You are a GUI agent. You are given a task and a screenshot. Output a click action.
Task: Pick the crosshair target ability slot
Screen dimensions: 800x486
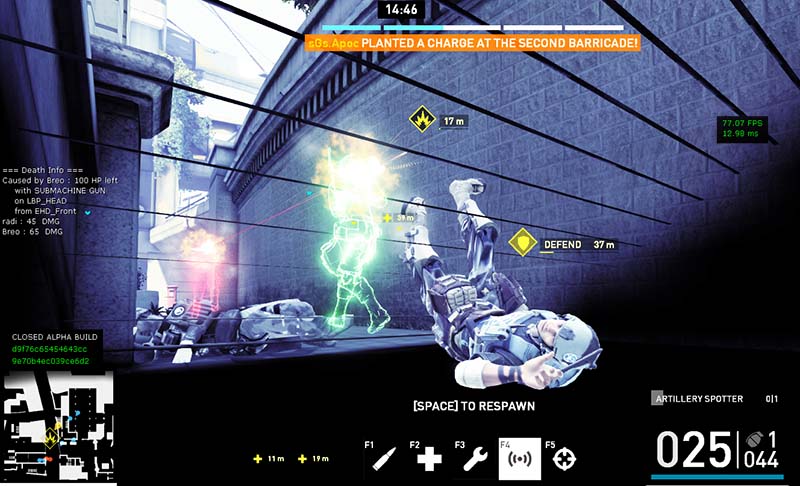(565, 459)
